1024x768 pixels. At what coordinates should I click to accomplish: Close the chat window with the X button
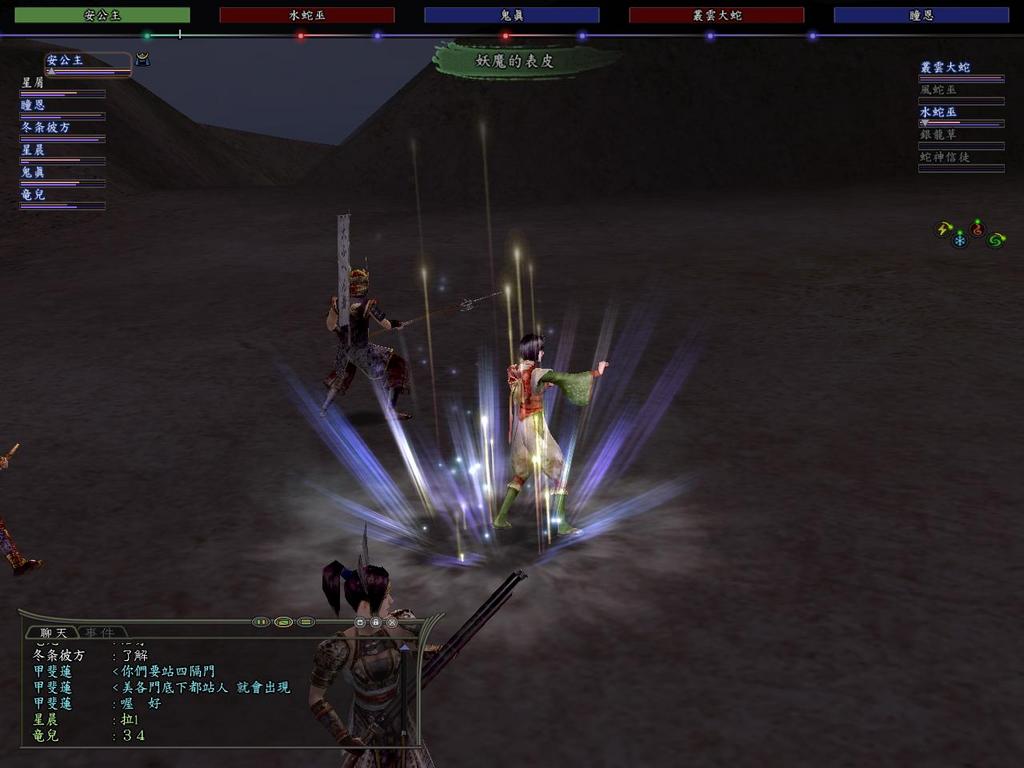(392, 622)
